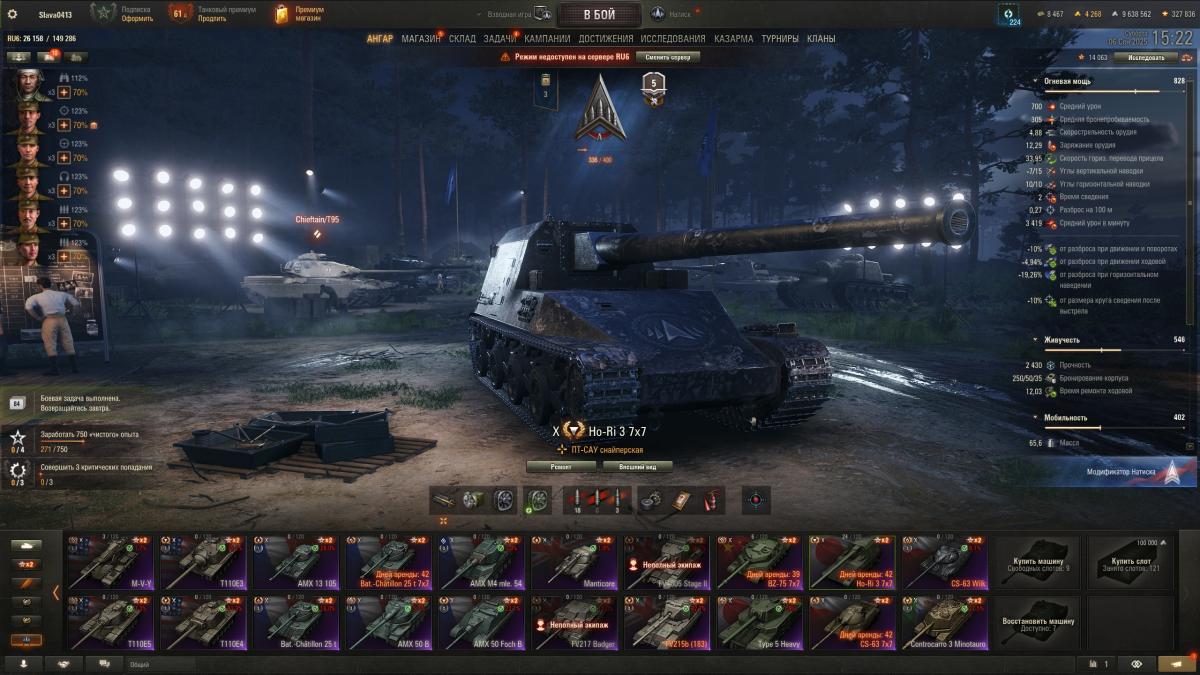This screenshot has width=1200, height=675.
Task: Open the КАЗАРМА tab
Action: pos(733,39)
